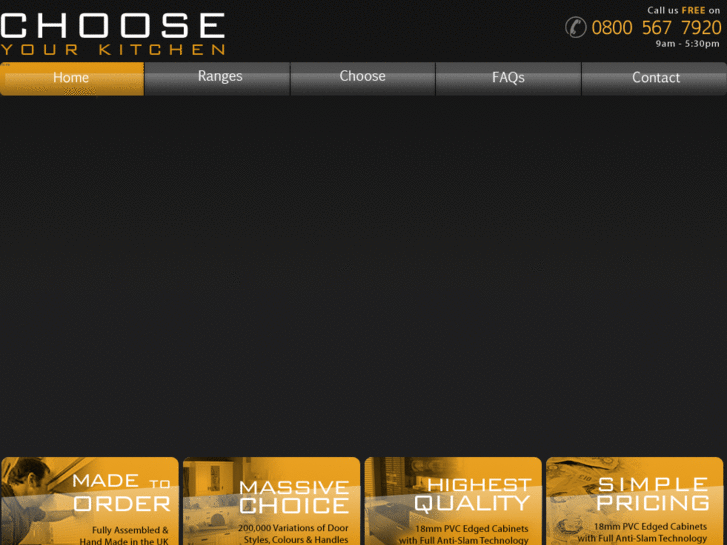This screenshot has height=545, width=727.
Task: Click the Choose Your Kitchen logo
Action: click(113, 33)
